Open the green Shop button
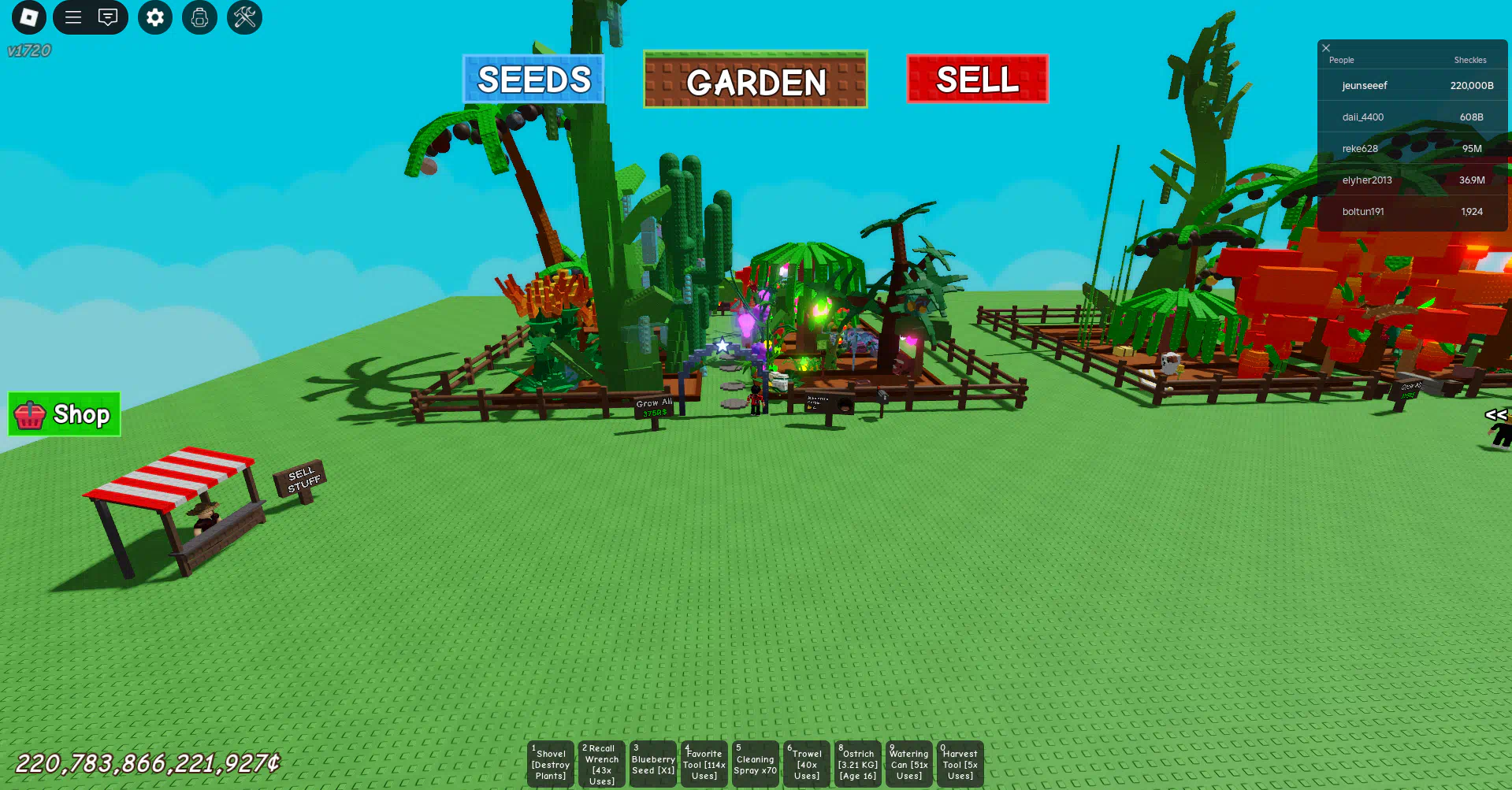The height and width of the screenshot is (790, 1512). point(64,414)
